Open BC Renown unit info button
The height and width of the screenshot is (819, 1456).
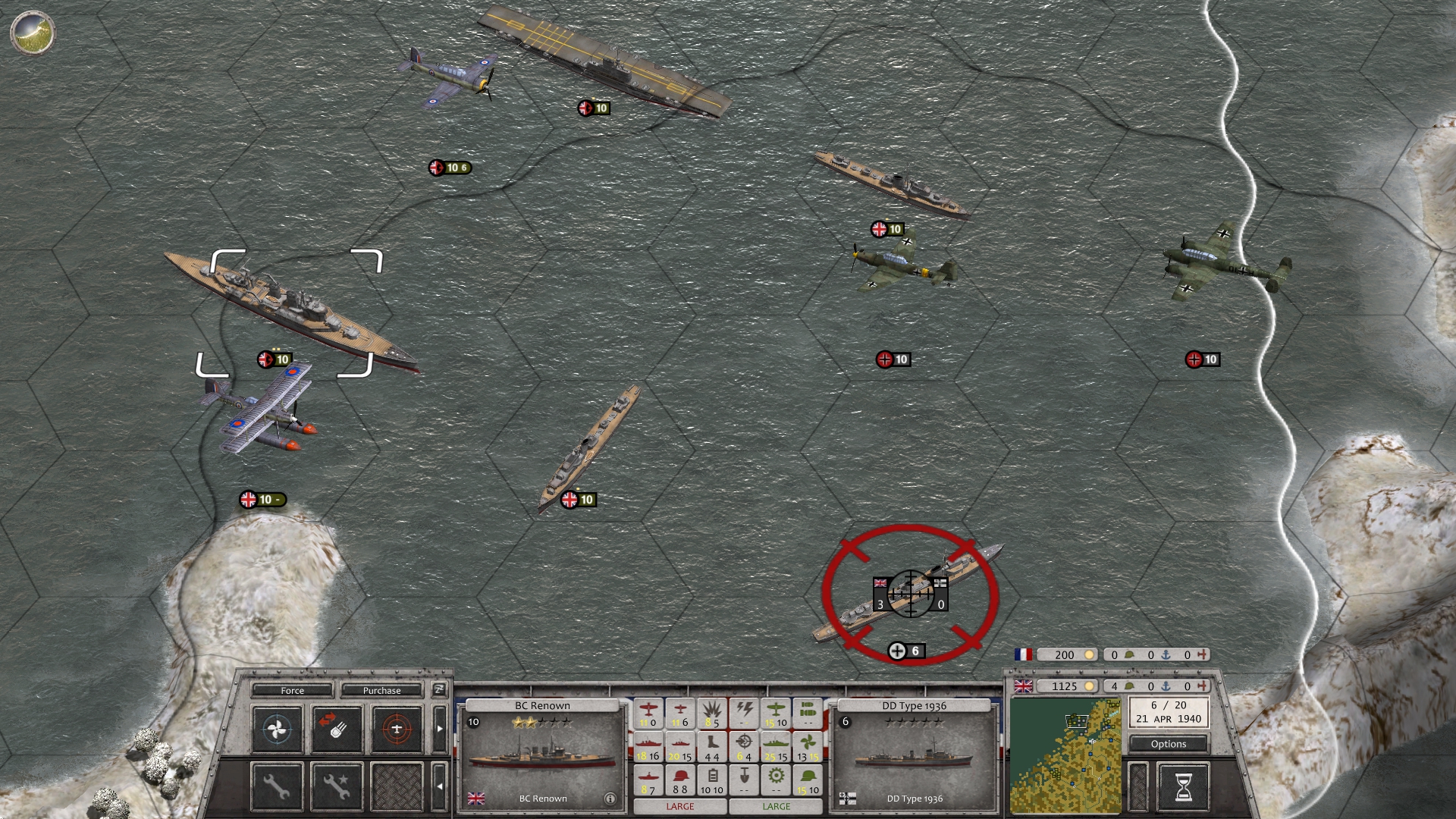[610, 799]
